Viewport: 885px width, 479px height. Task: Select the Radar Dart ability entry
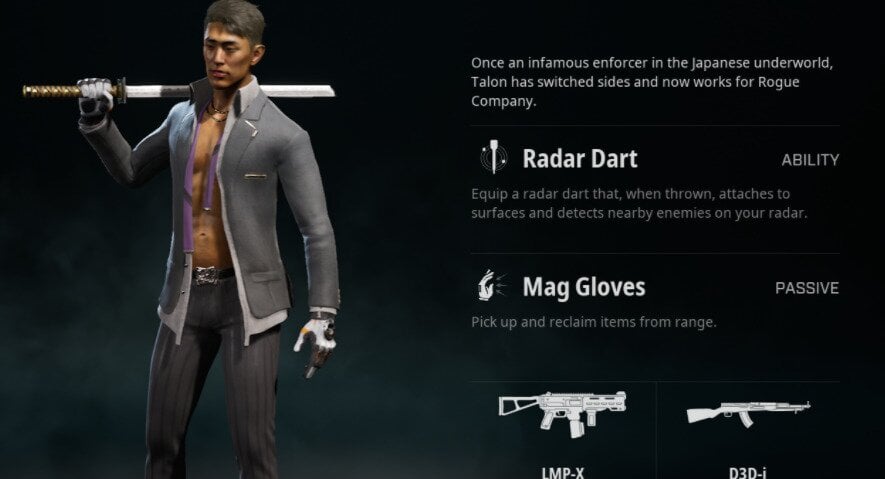coord(579,159)
